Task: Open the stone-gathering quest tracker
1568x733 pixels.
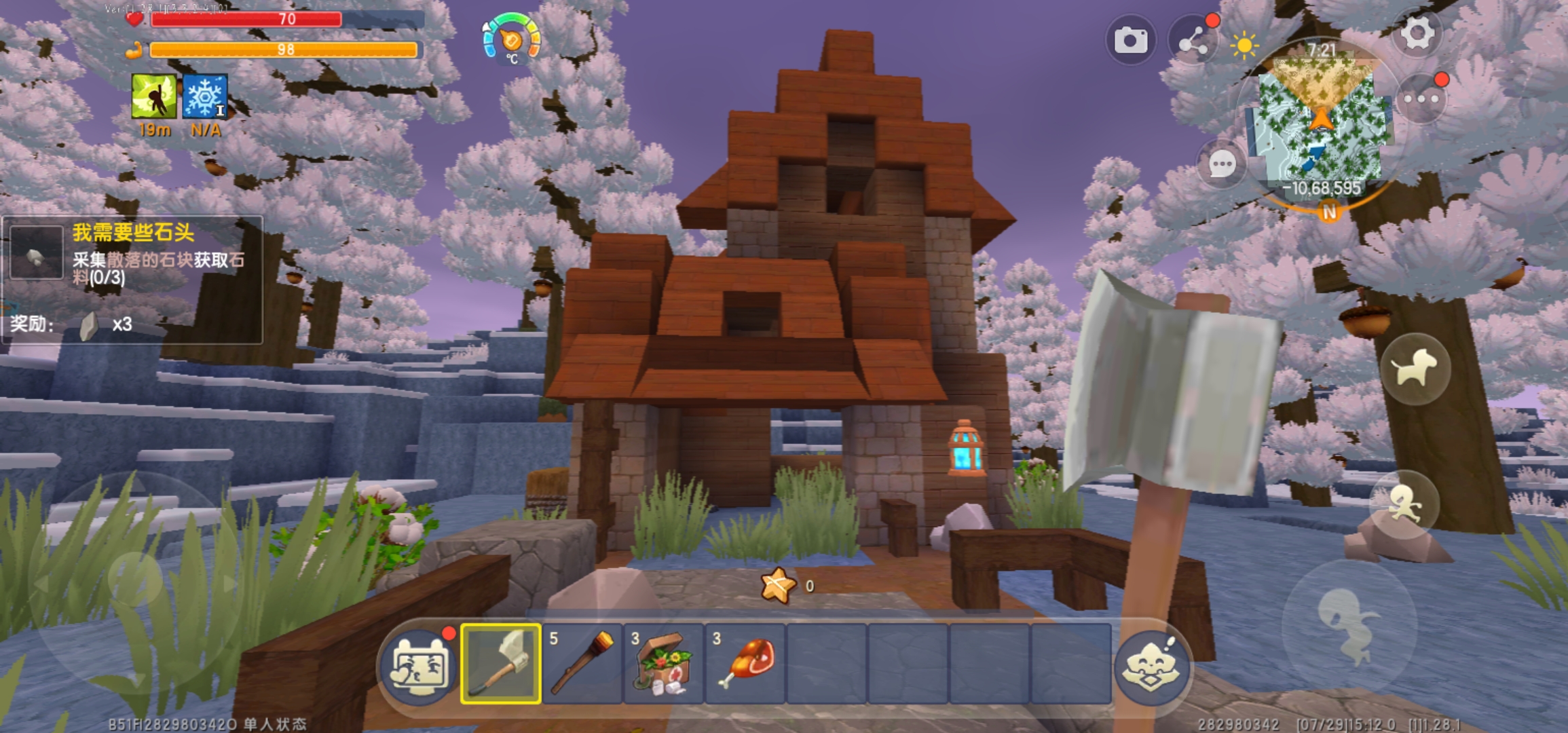Action: (132, 278)
